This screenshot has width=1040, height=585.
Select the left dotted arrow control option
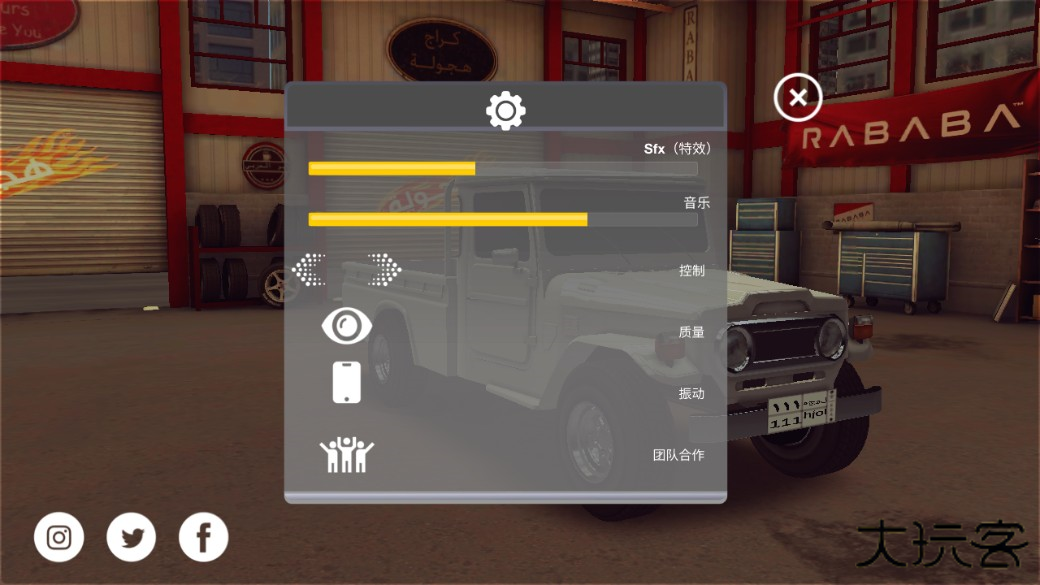[x=310, y=269]
